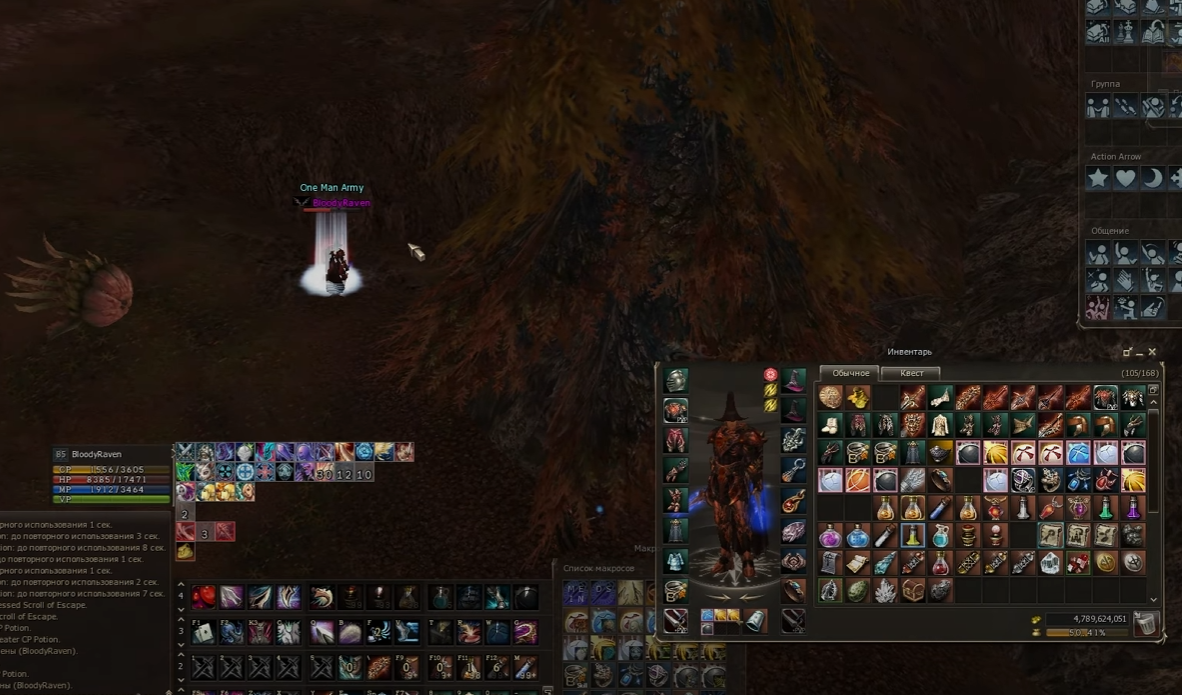Pick the gold coin item in inventory
1182x695 pixels.
click(x=1105, y=563)
